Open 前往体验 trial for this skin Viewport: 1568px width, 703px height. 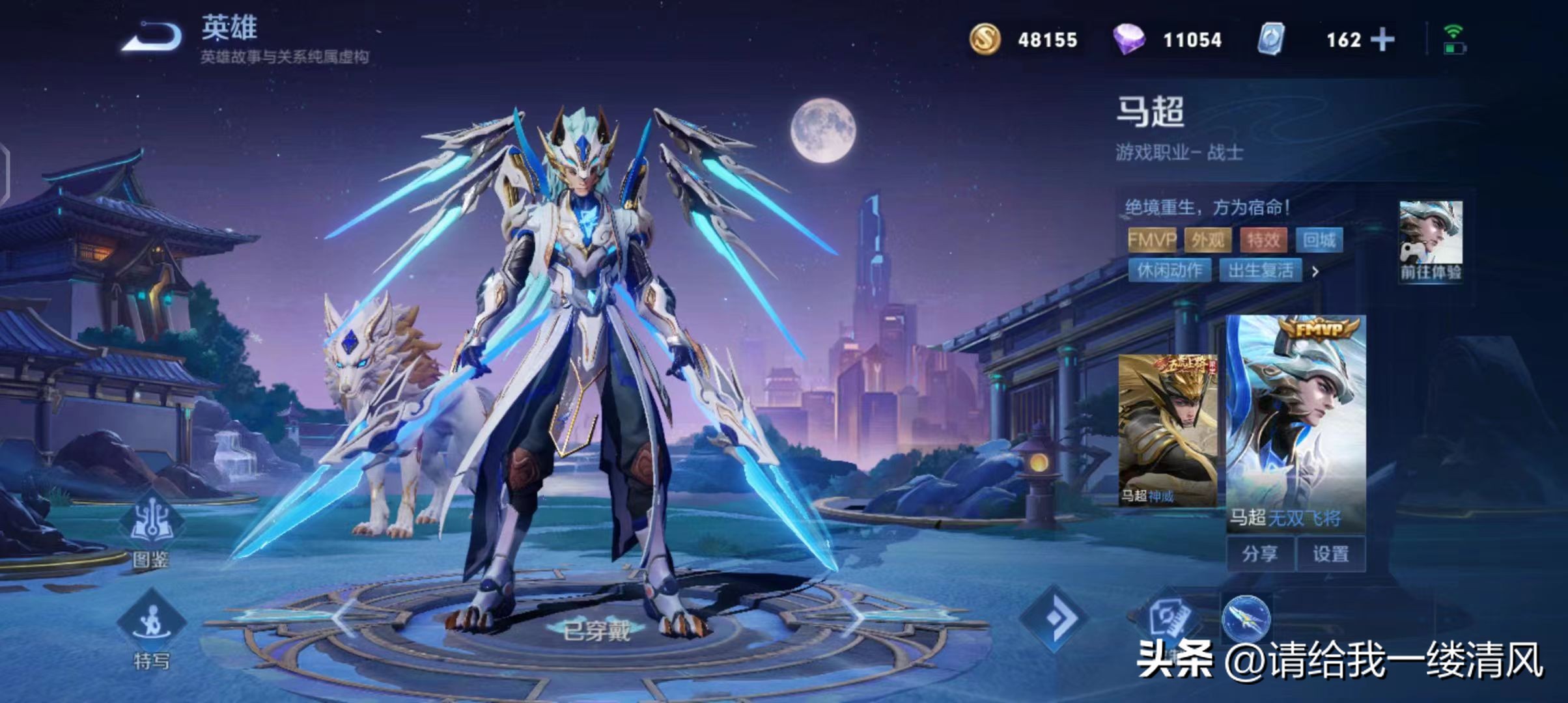[x=1431, y=241]
